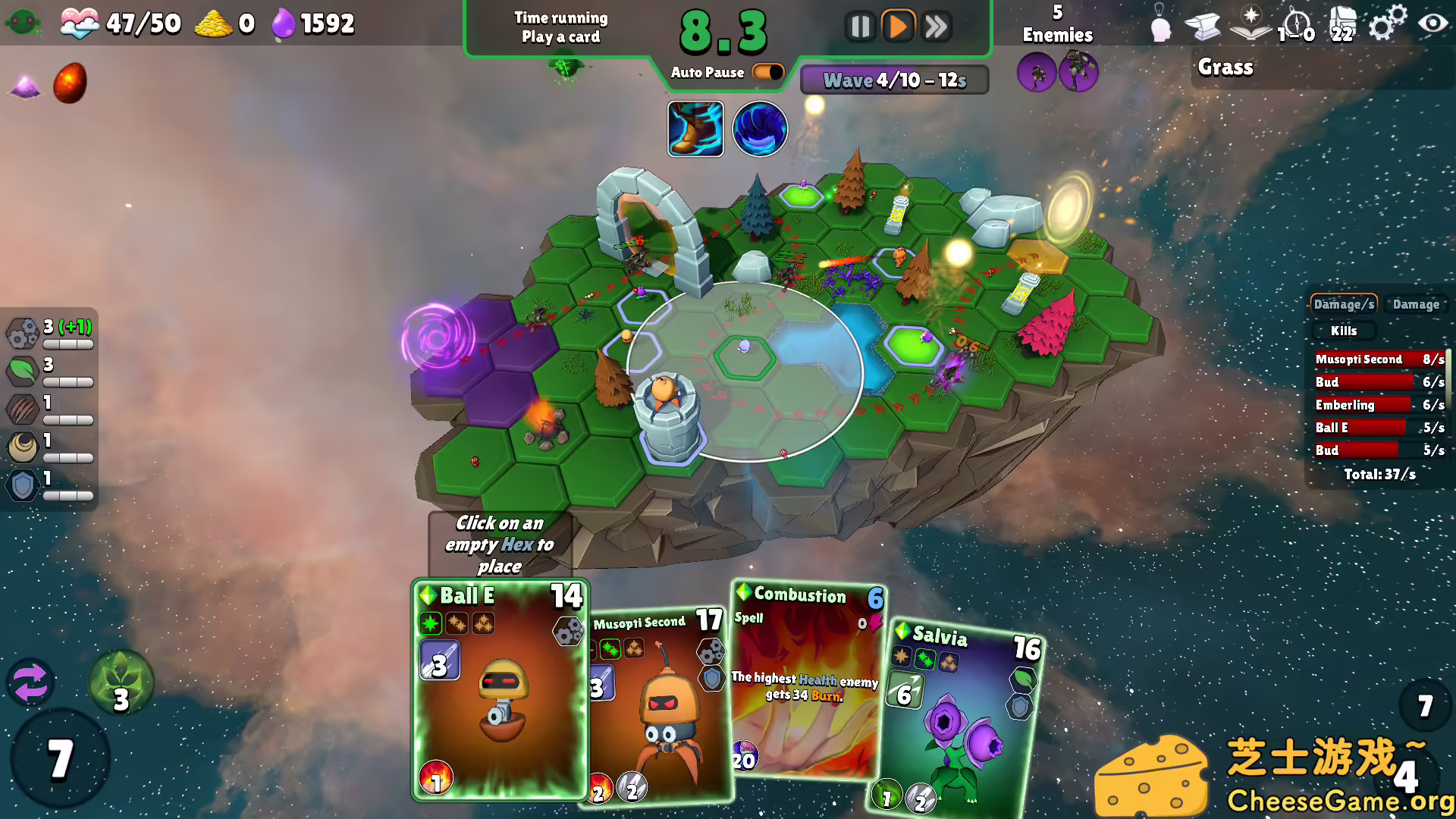Open the Kills tab in stats panel
This screenshot has width=1456, height=819.
pos(1345,331)
